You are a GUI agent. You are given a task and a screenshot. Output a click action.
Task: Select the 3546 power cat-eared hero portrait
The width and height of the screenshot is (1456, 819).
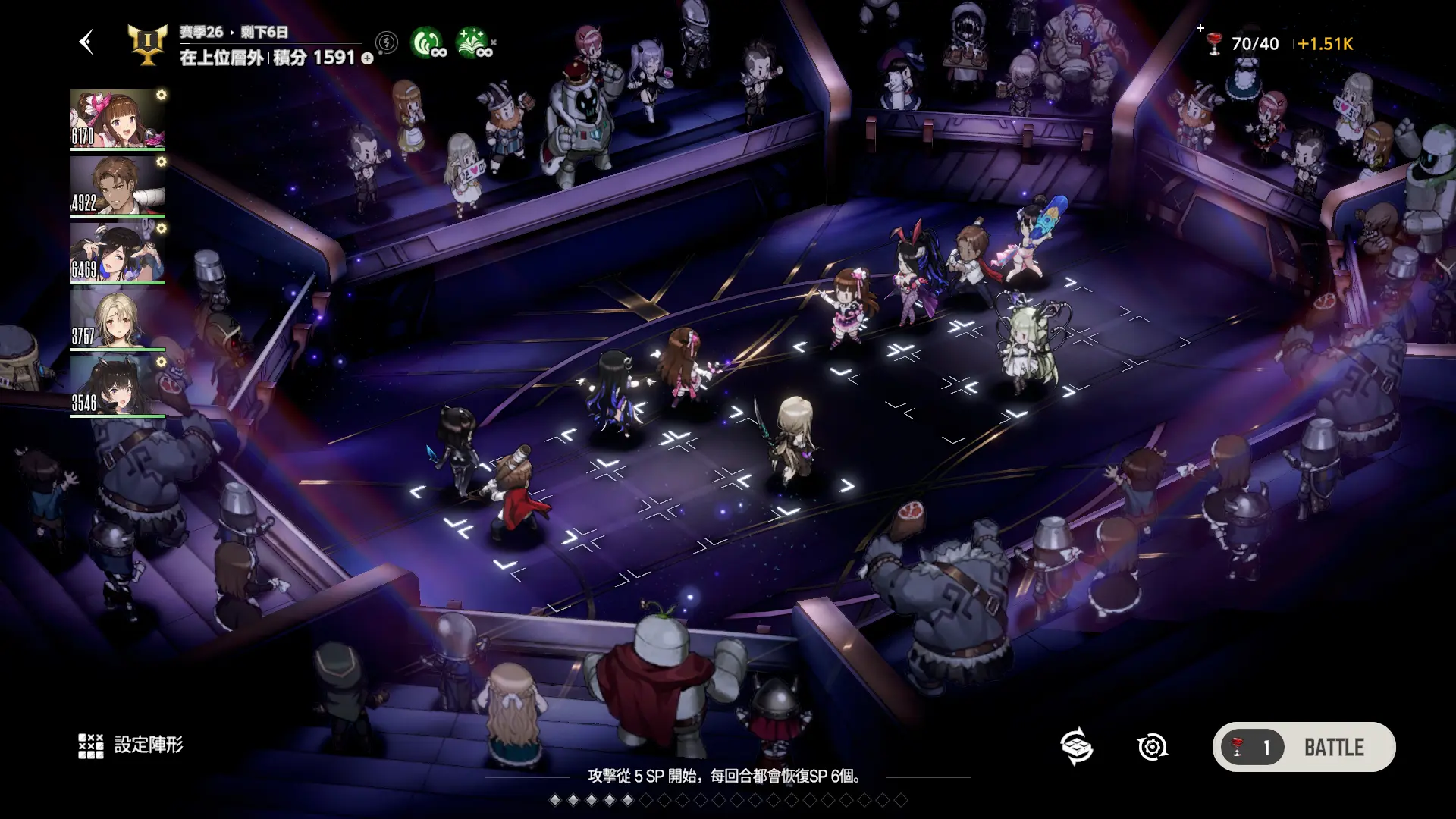[118, 386]
